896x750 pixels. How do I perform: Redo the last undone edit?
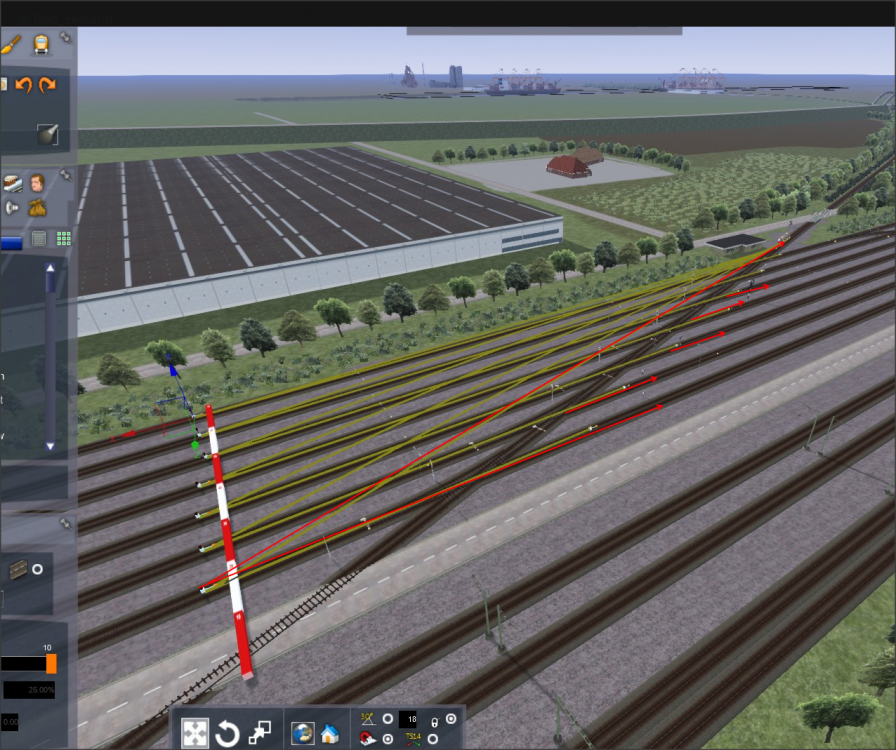pos(47,84)
